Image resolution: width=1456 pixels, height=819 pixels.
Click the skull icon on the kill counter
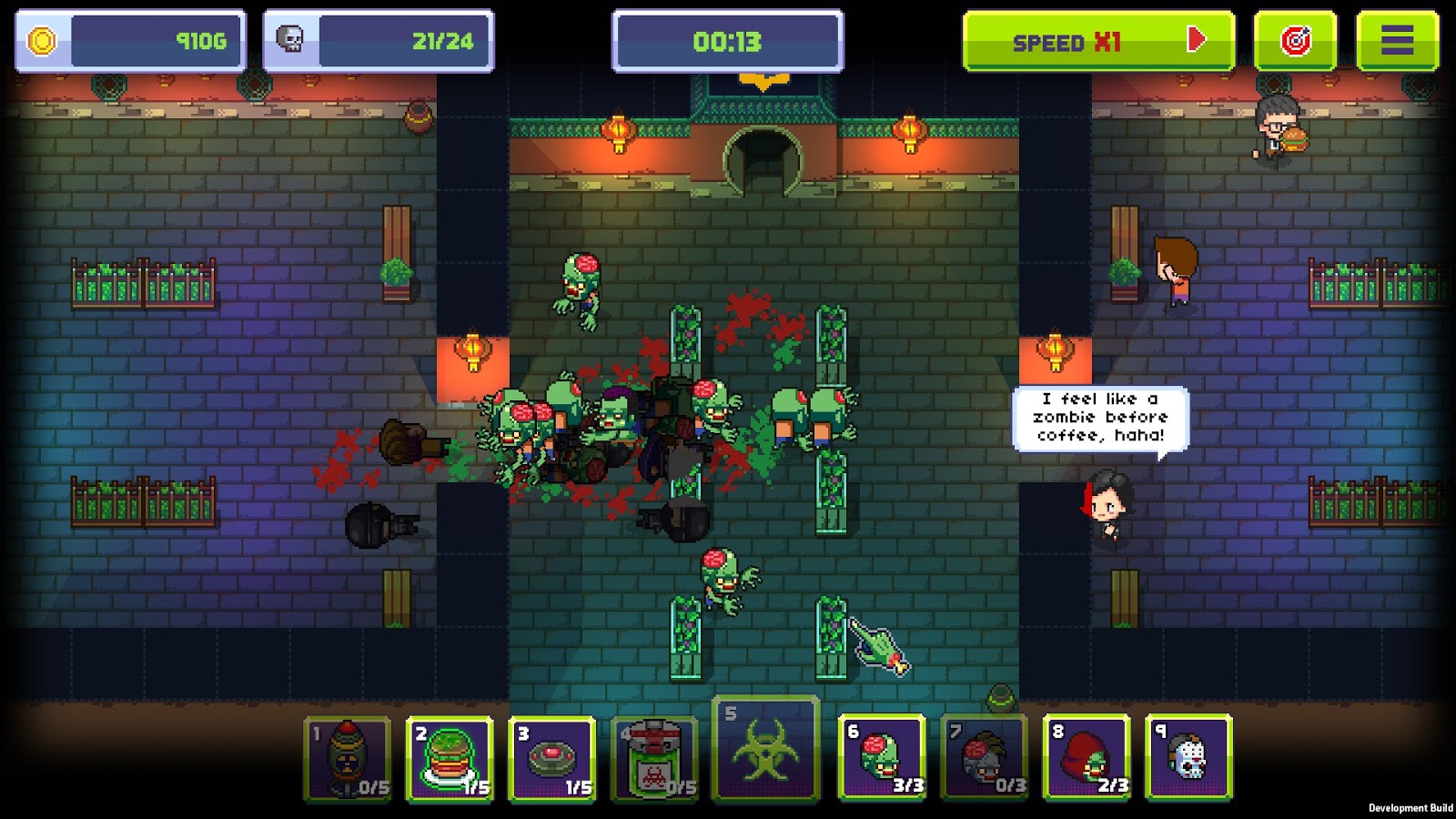pos(289,40)
